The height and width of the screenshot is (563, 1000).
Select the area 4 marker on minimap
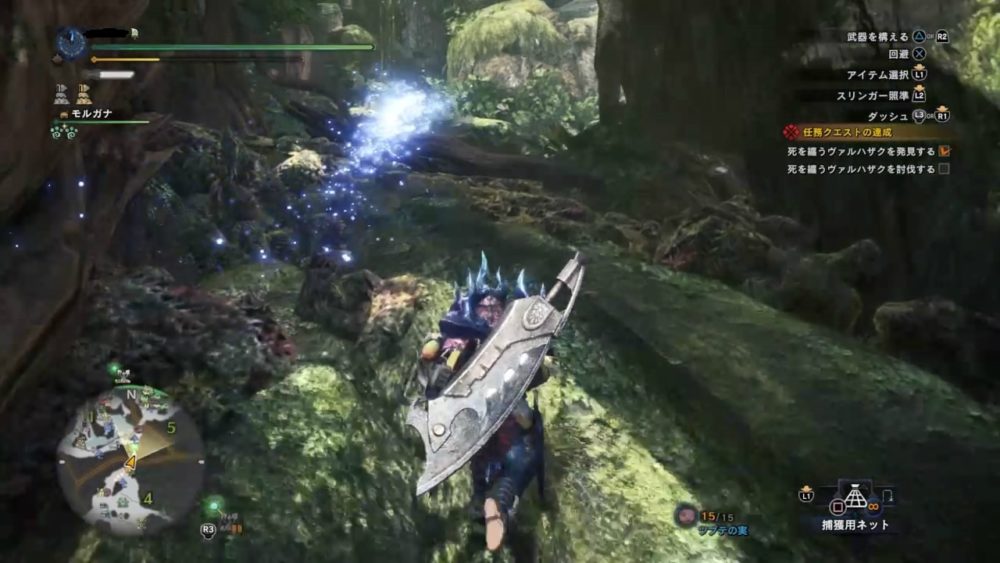point(147,498)
